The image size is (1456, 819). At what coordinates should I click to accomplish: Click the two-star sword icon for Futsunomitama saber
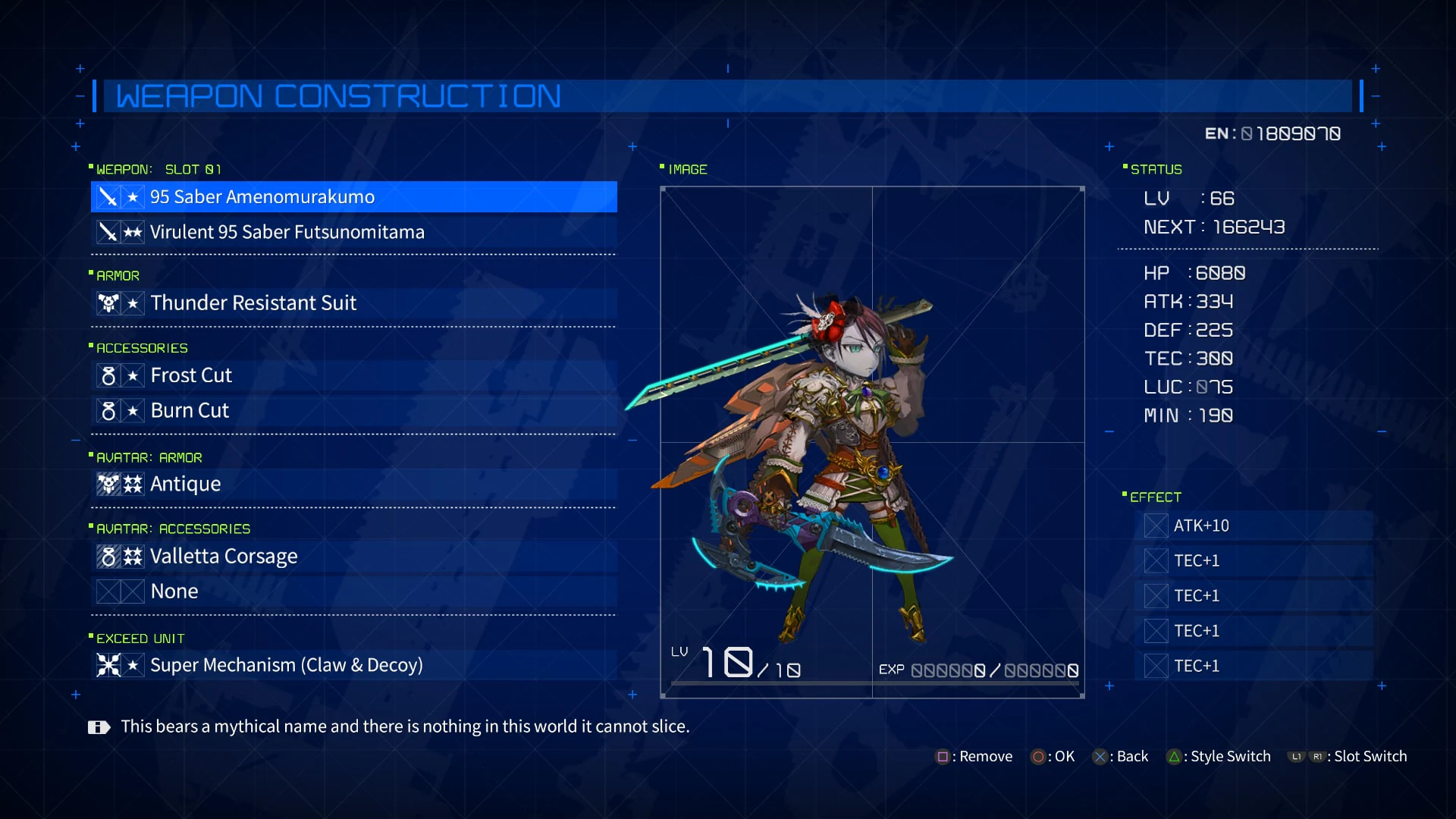(x=111, y=232)
